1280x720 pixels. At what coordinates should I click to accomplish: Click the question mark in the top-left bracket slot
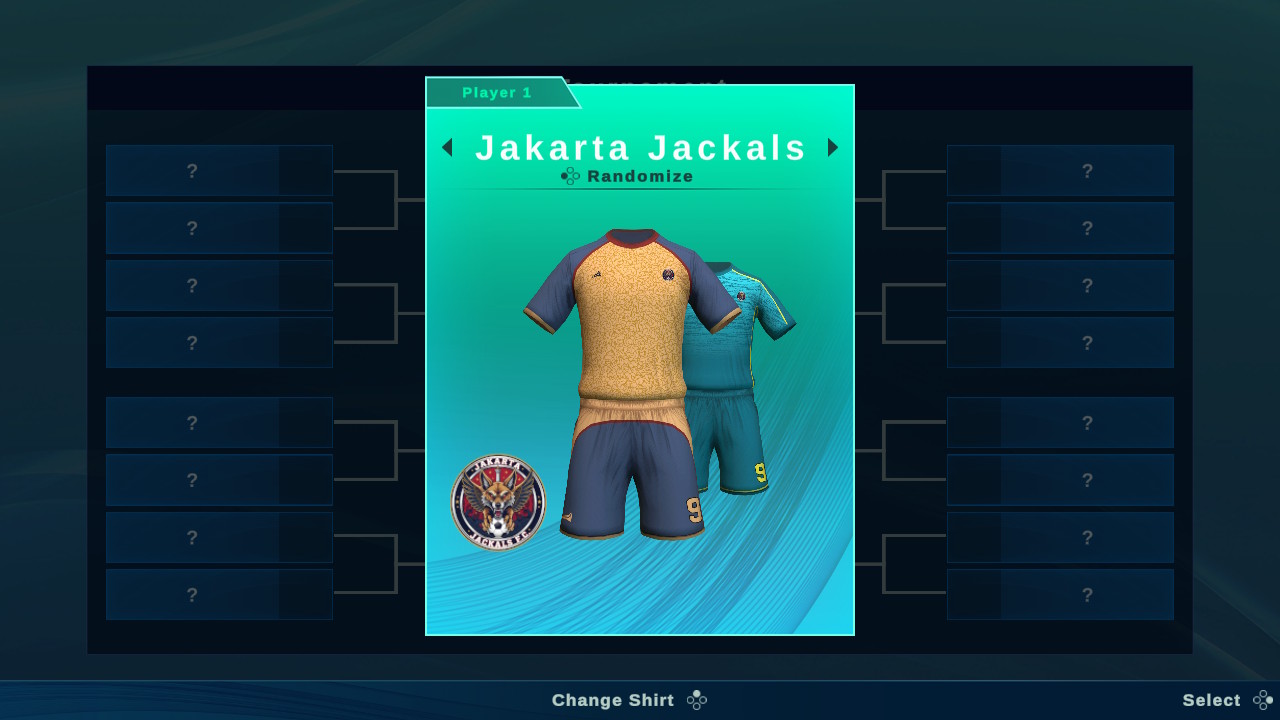191,171
